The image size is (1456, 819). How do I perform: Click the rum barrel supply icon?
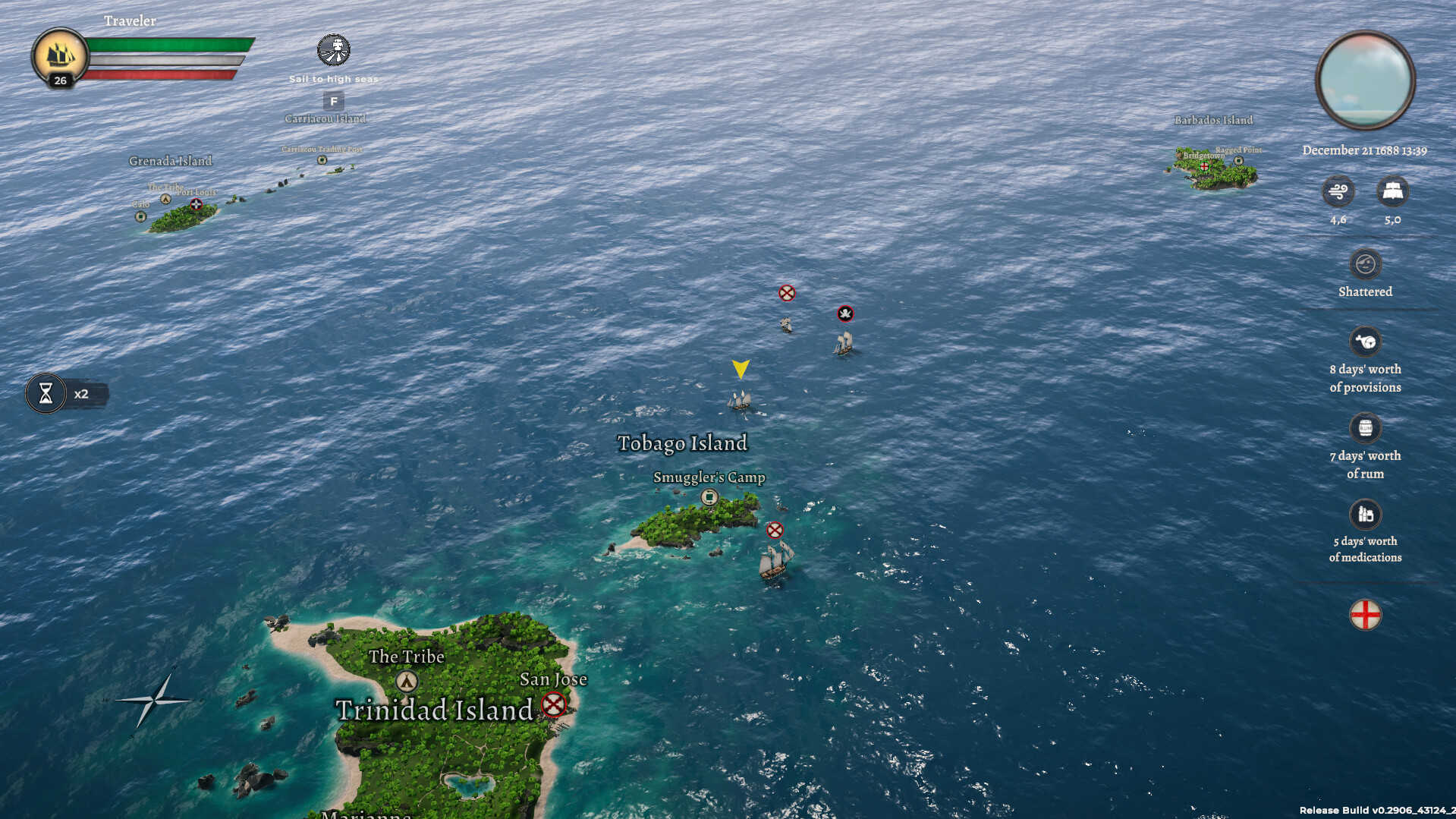click(1365, 427)
